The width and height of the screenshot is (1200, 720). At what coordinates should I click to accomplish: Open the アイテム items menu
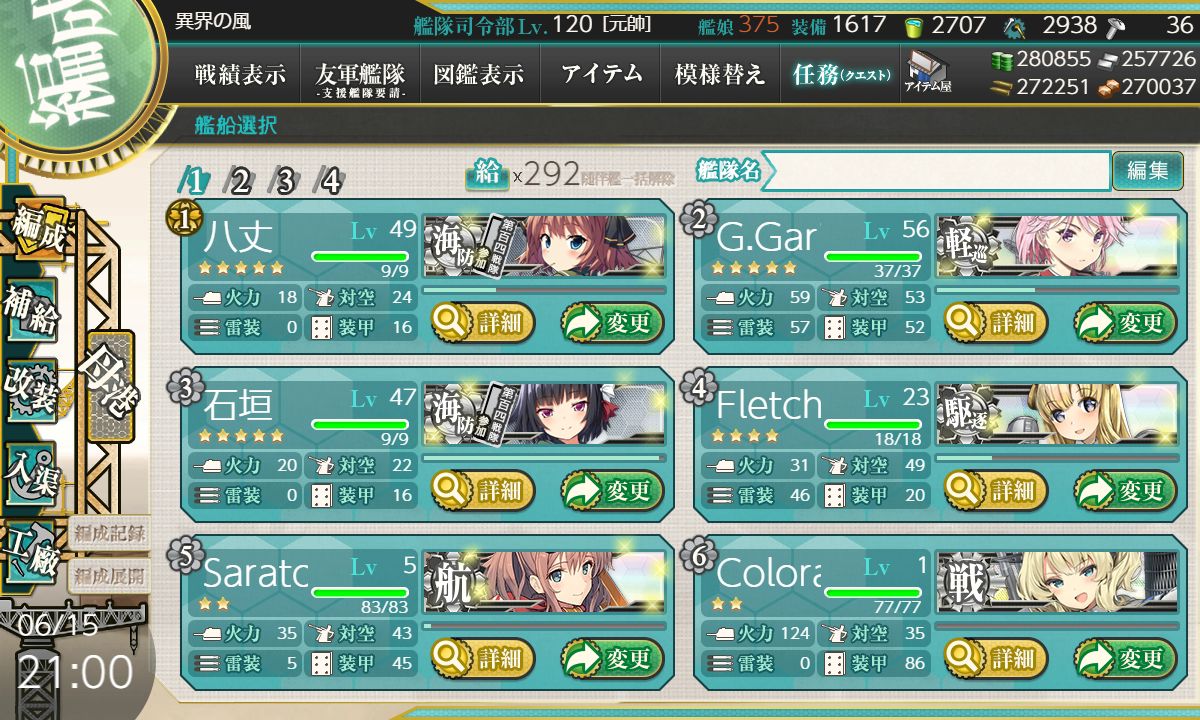[x=601, y=74]
